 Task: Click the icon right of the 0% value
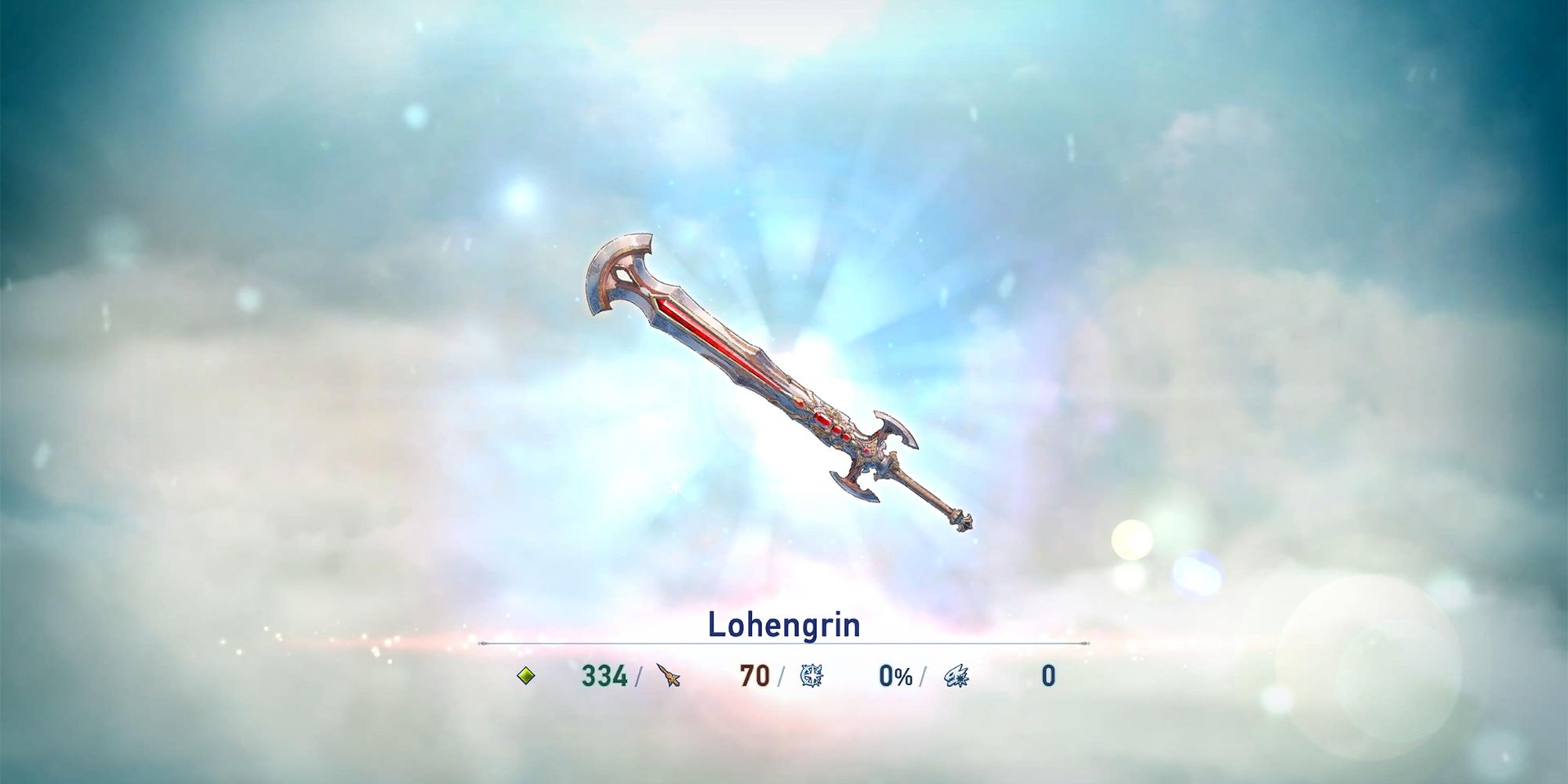click(958, 676)
